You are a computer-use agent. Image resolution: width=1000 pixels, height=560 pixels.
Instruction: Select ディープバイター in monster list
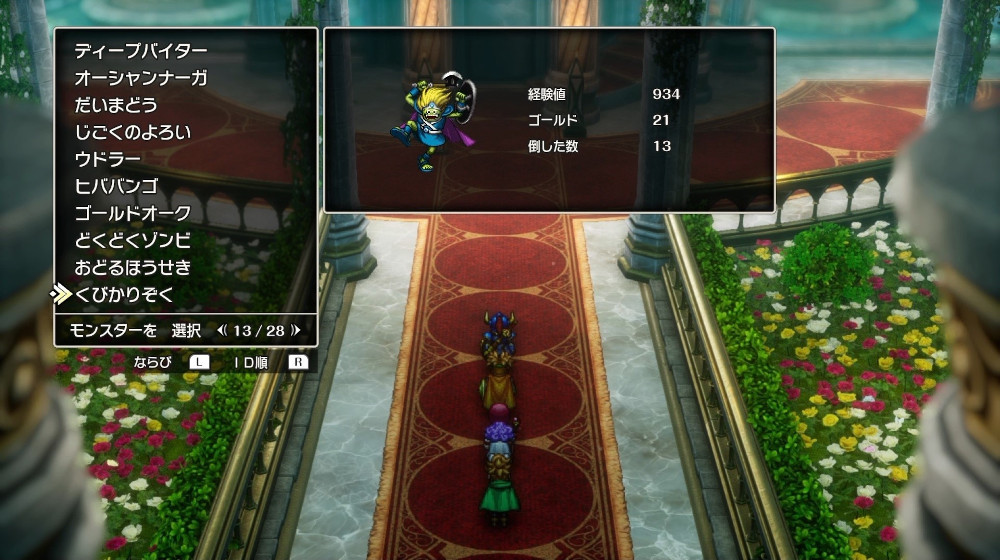pos(141,51)
